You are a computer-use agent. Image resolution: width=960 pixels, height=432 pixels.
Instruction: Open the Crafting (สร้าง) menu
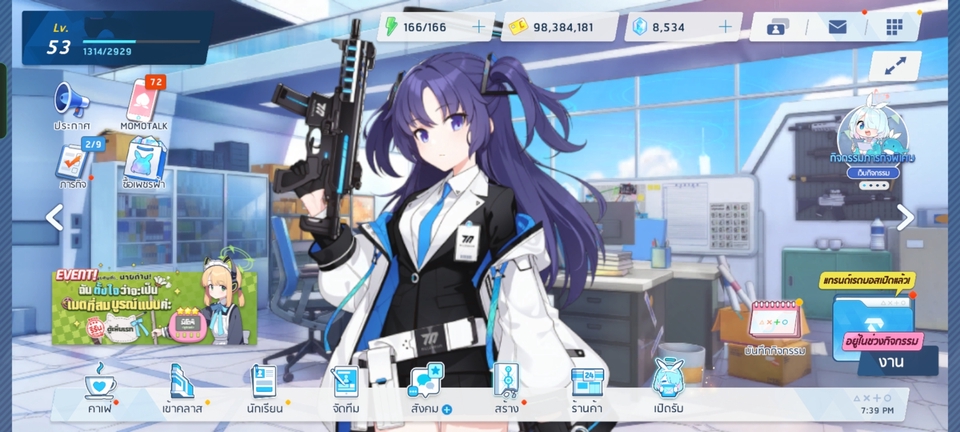505,388
